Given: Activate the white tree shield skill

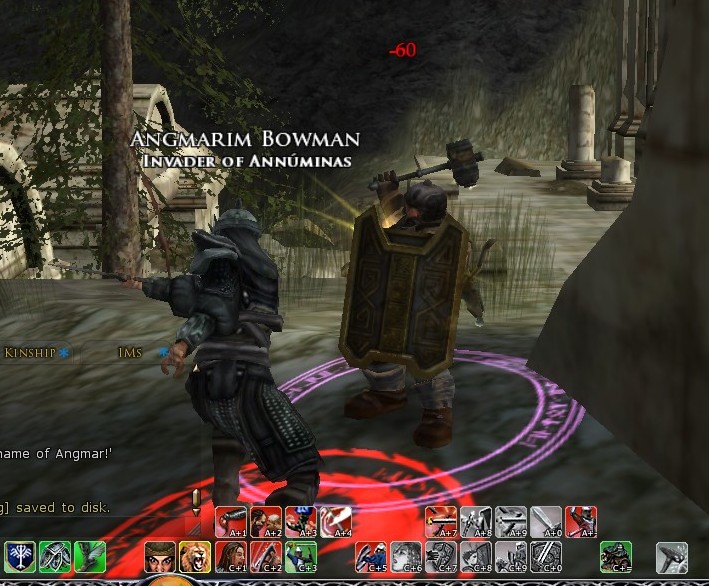Looking at the screenshot, I should click(x=20, y=555).
